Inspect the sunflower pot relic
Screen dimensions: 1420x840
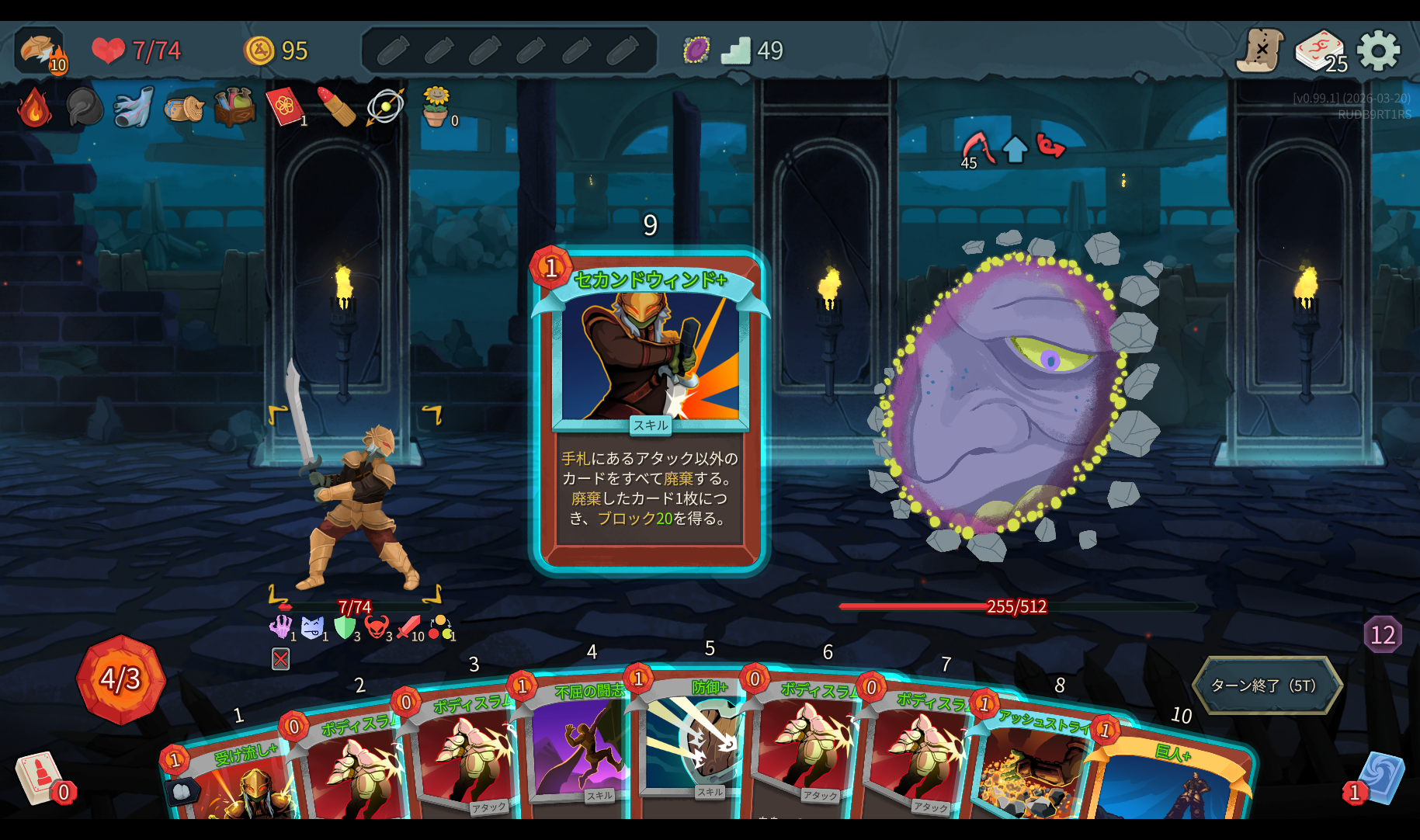pos(436,106)
